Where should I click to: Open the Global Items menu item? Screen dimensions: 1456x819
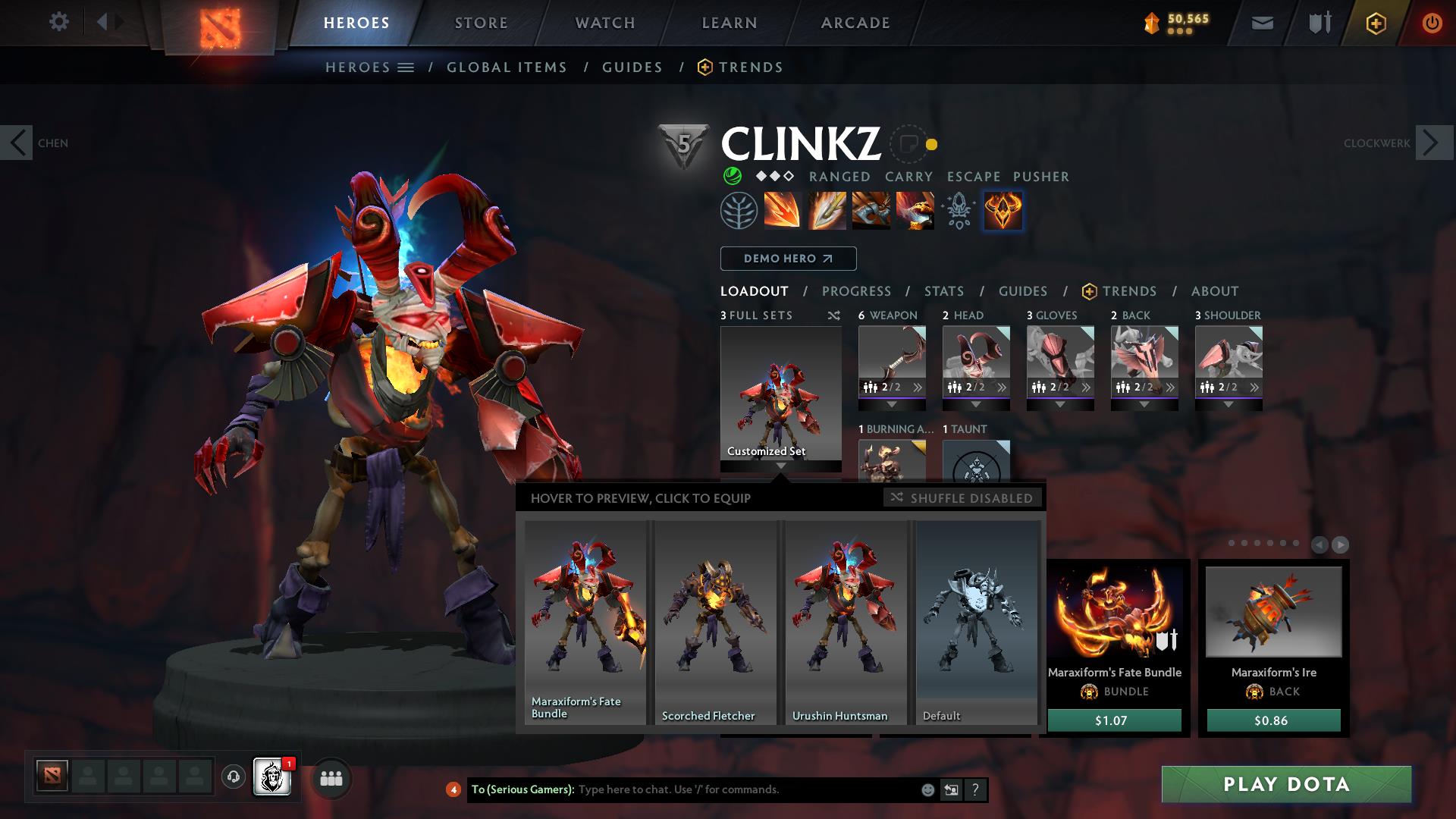tap(507, 67)
